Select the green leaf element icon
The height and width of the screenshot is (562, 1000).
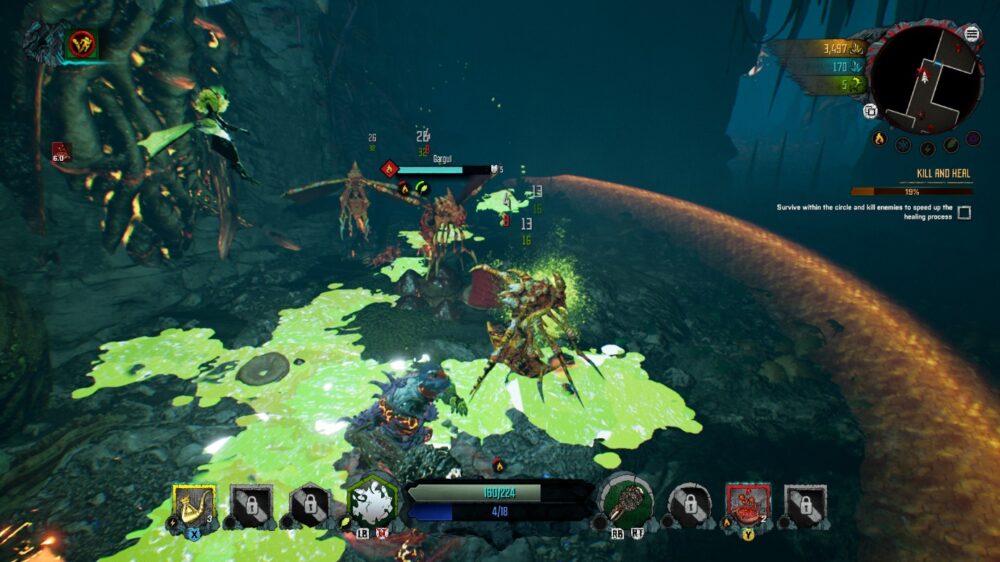point(951,145)
